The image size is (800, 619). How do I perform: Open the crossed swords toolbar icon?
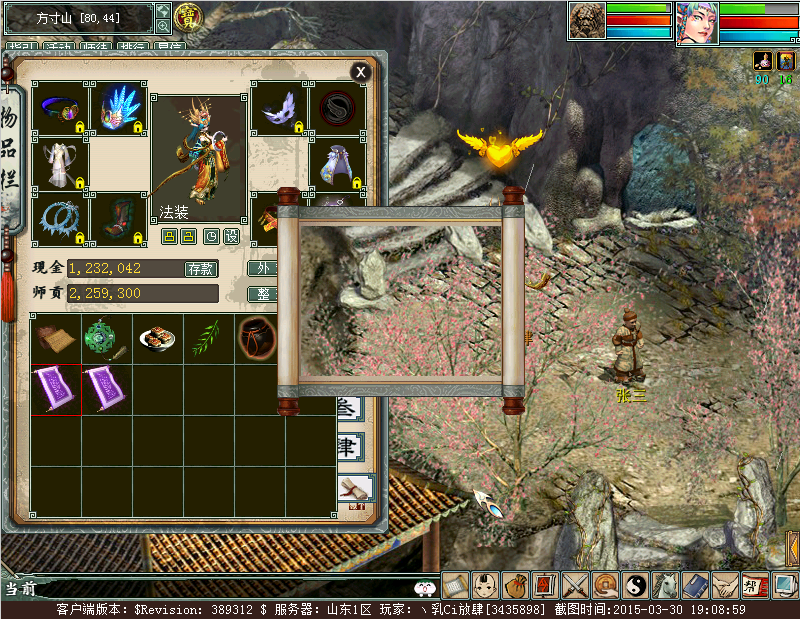(x=577, y=585)
